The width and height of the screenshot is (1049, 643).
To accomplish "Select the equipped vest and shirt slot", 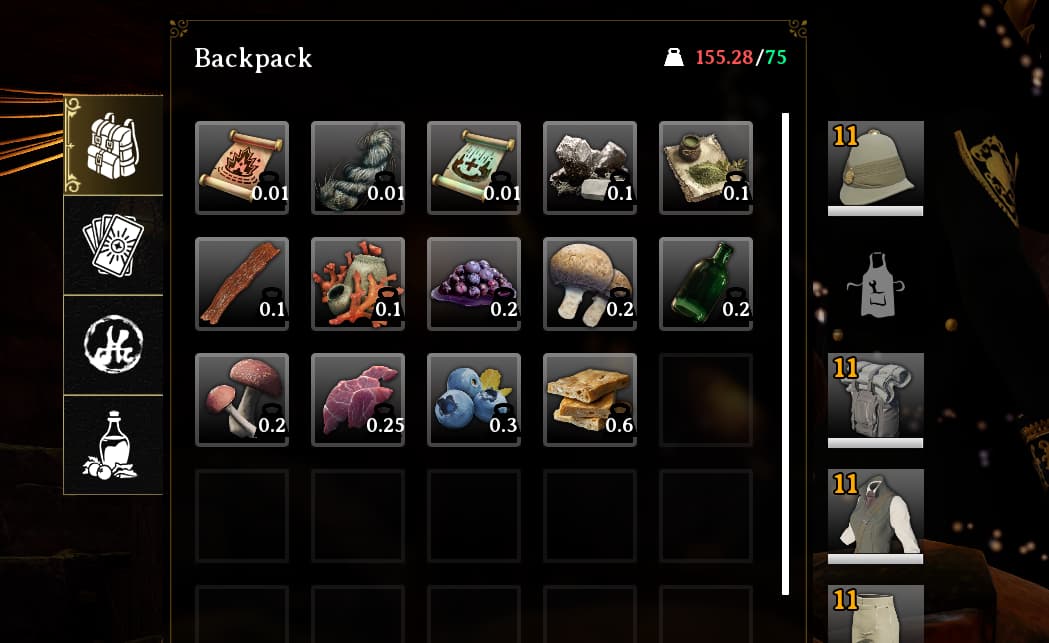I will [x=876, y=515].
